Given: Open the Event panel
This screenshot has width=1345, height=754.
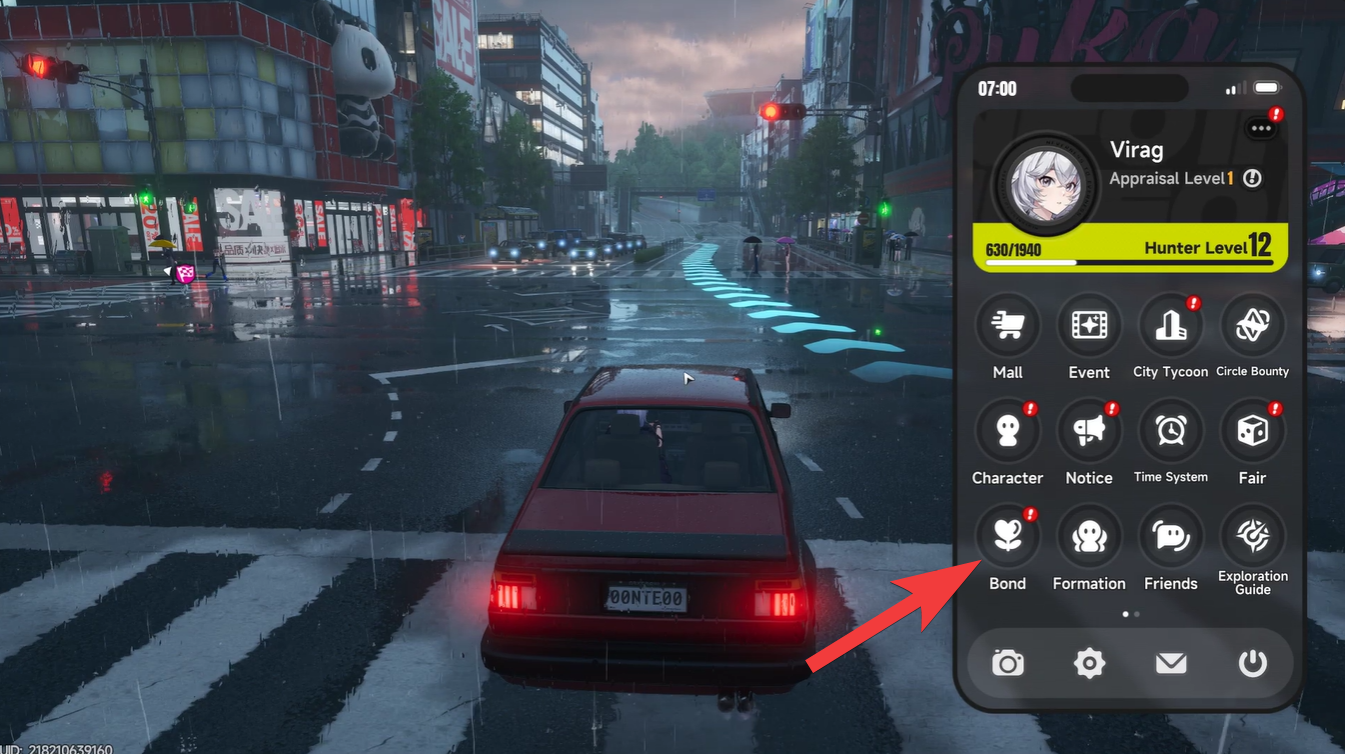Looking at the screenshot, I should point(1089,325).
